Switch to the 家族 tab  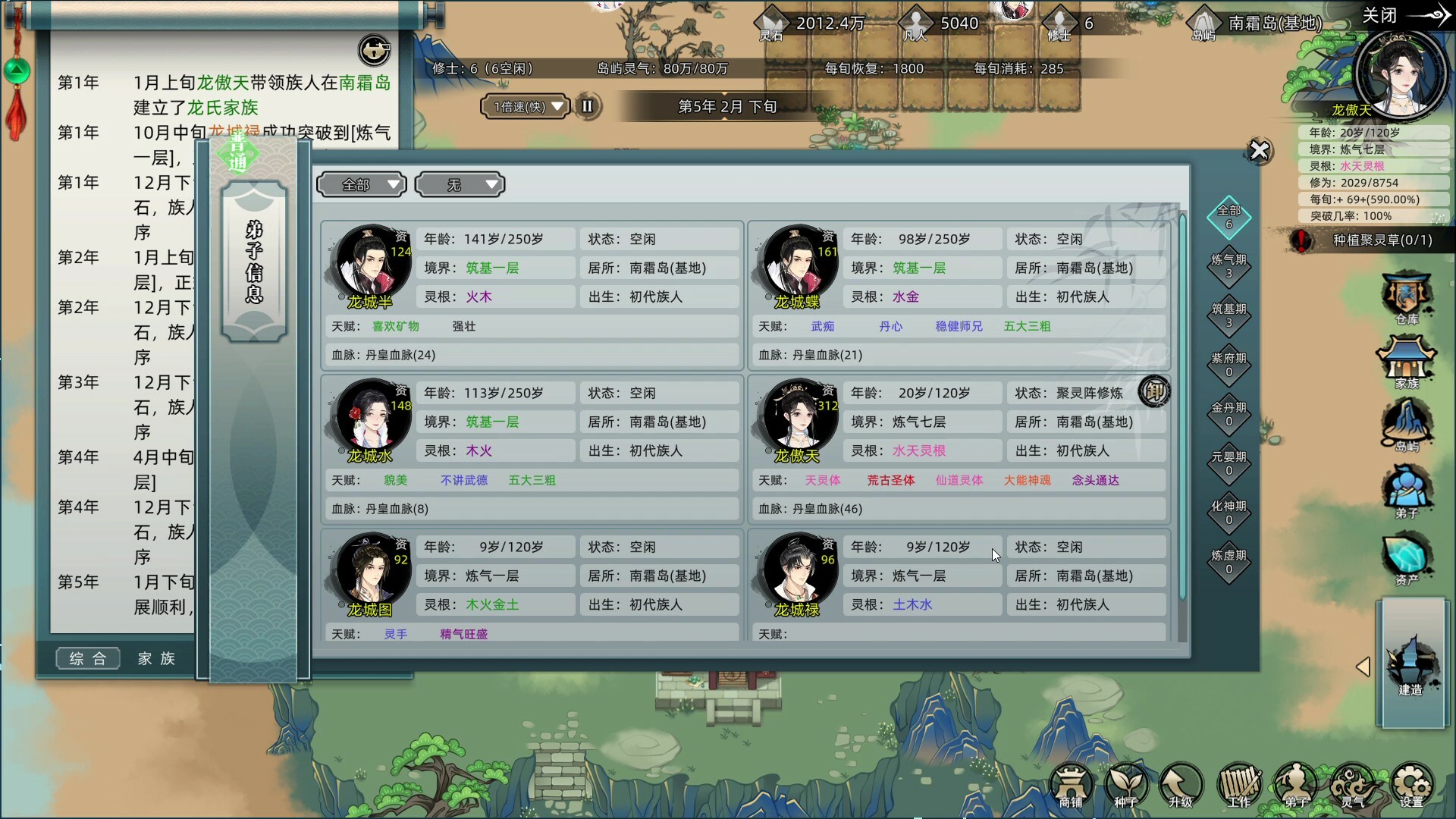point(157,658)
